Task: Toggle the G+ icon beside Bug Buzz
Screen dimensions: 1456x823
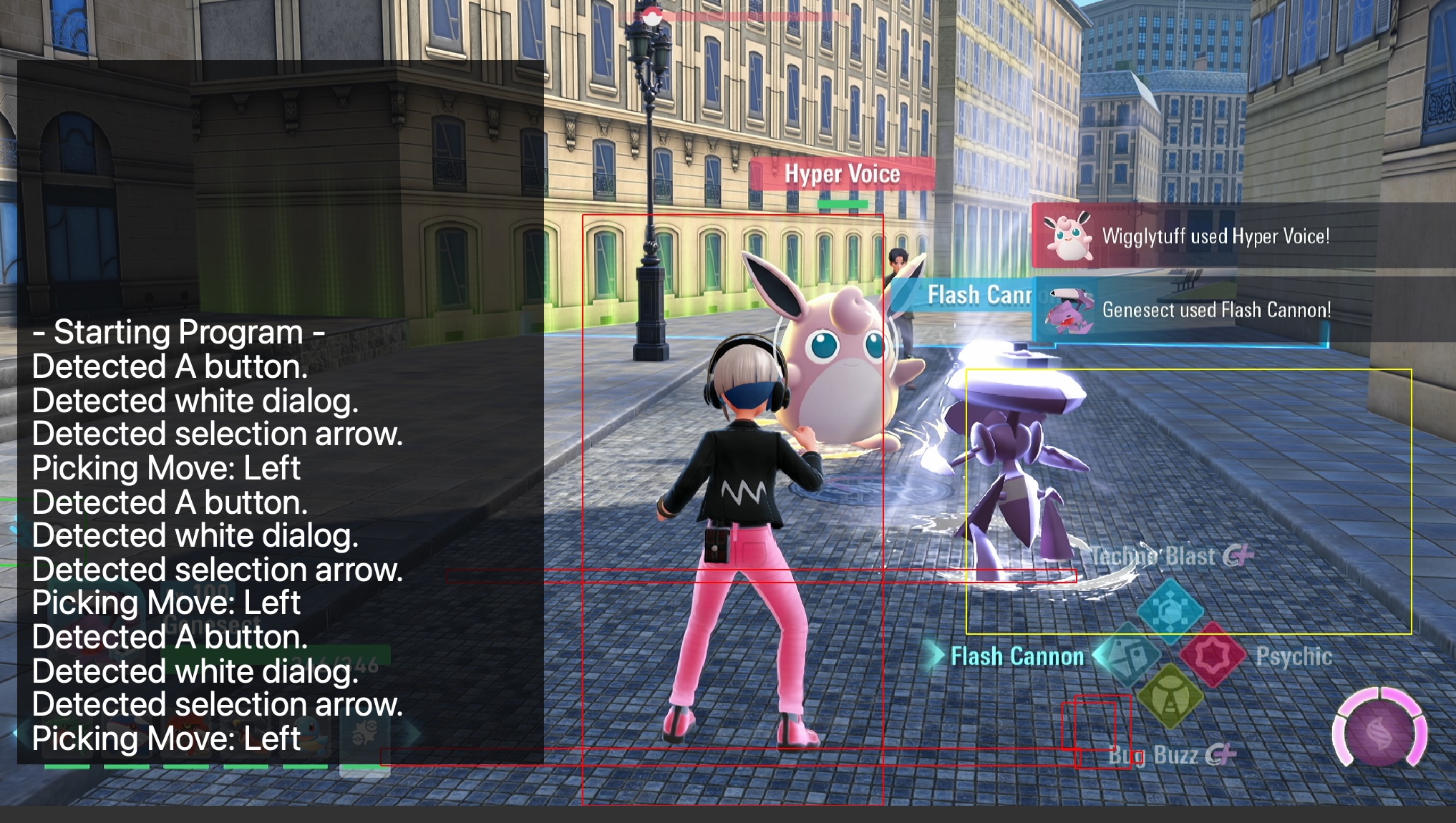Action: 1221,756
